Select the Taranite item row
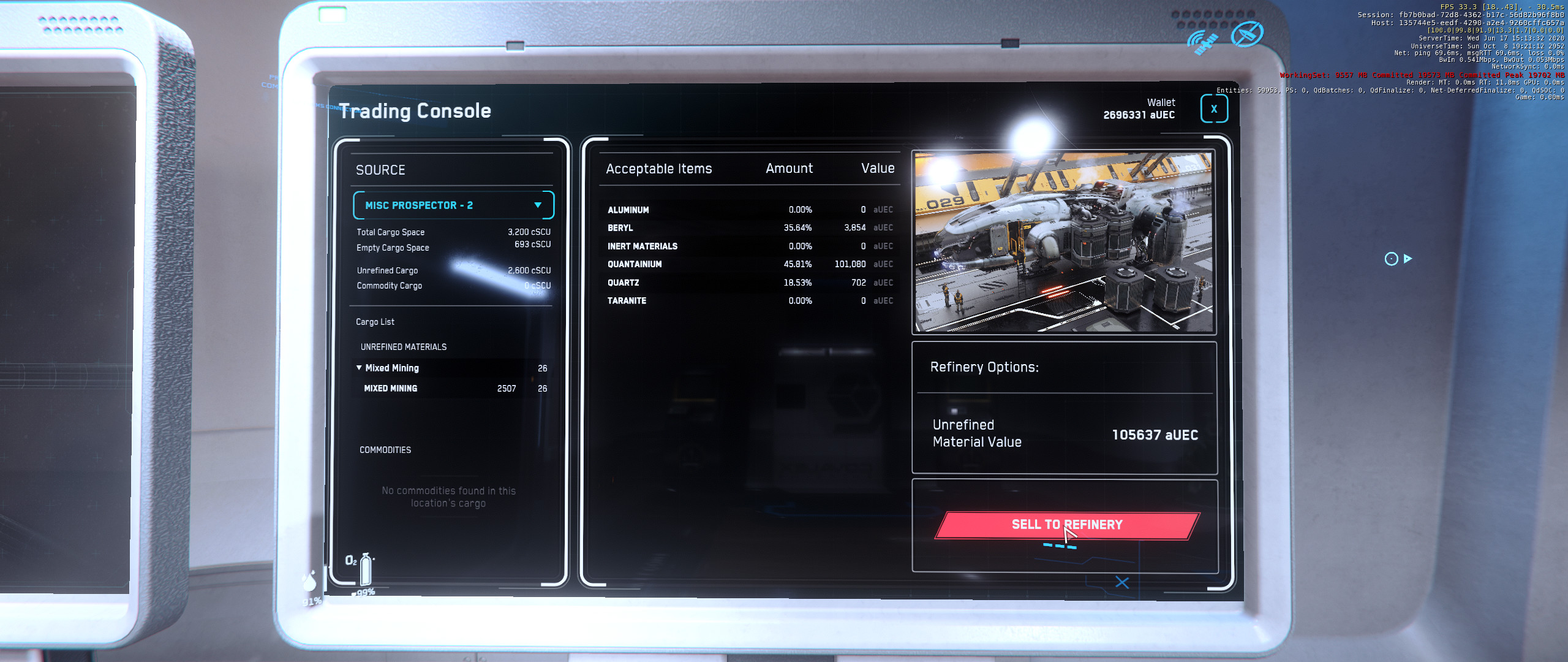 click(x=748, y=301)
